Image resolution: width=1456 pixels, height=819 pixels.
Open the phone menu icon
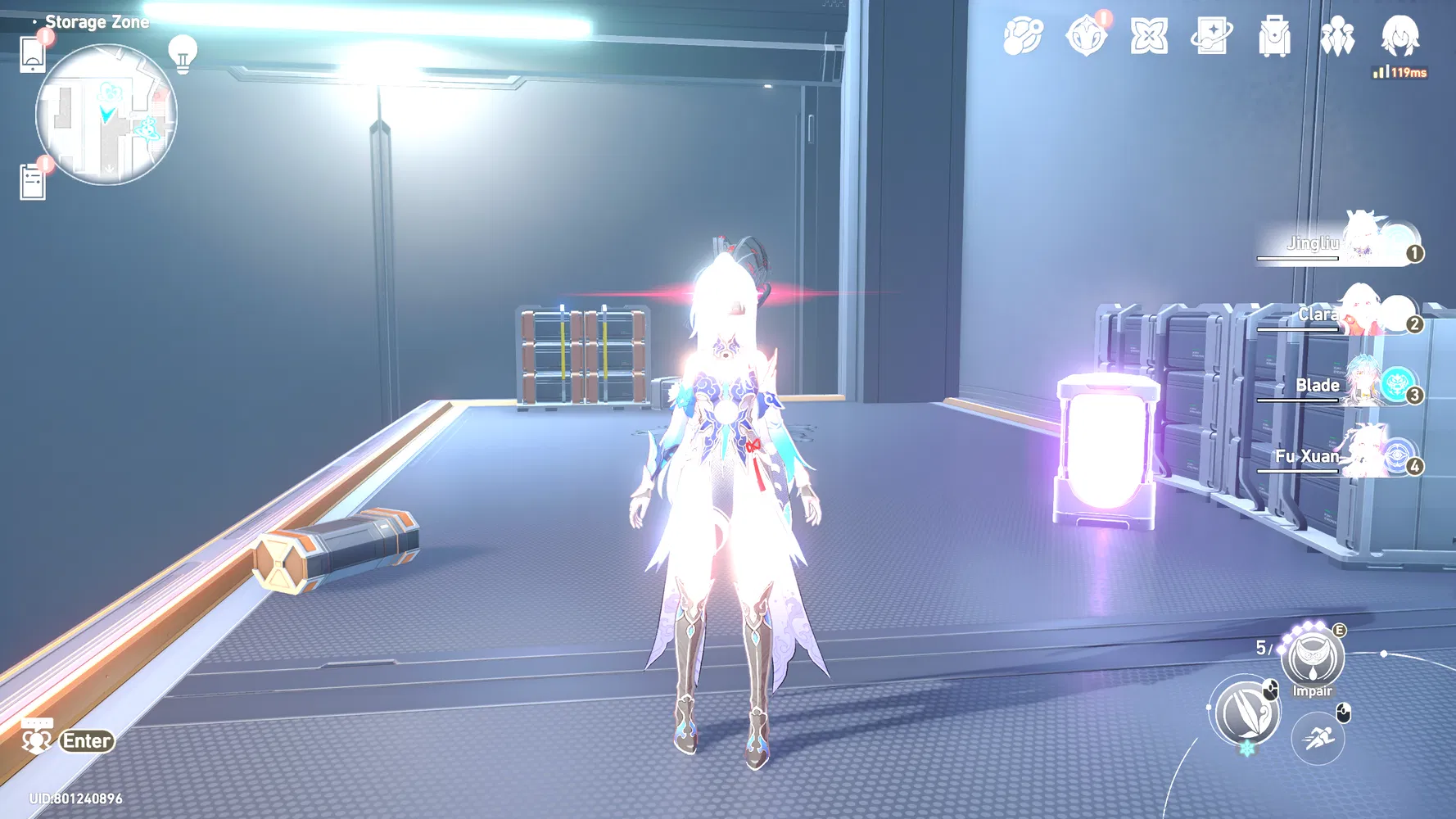(x=33, y=52)
